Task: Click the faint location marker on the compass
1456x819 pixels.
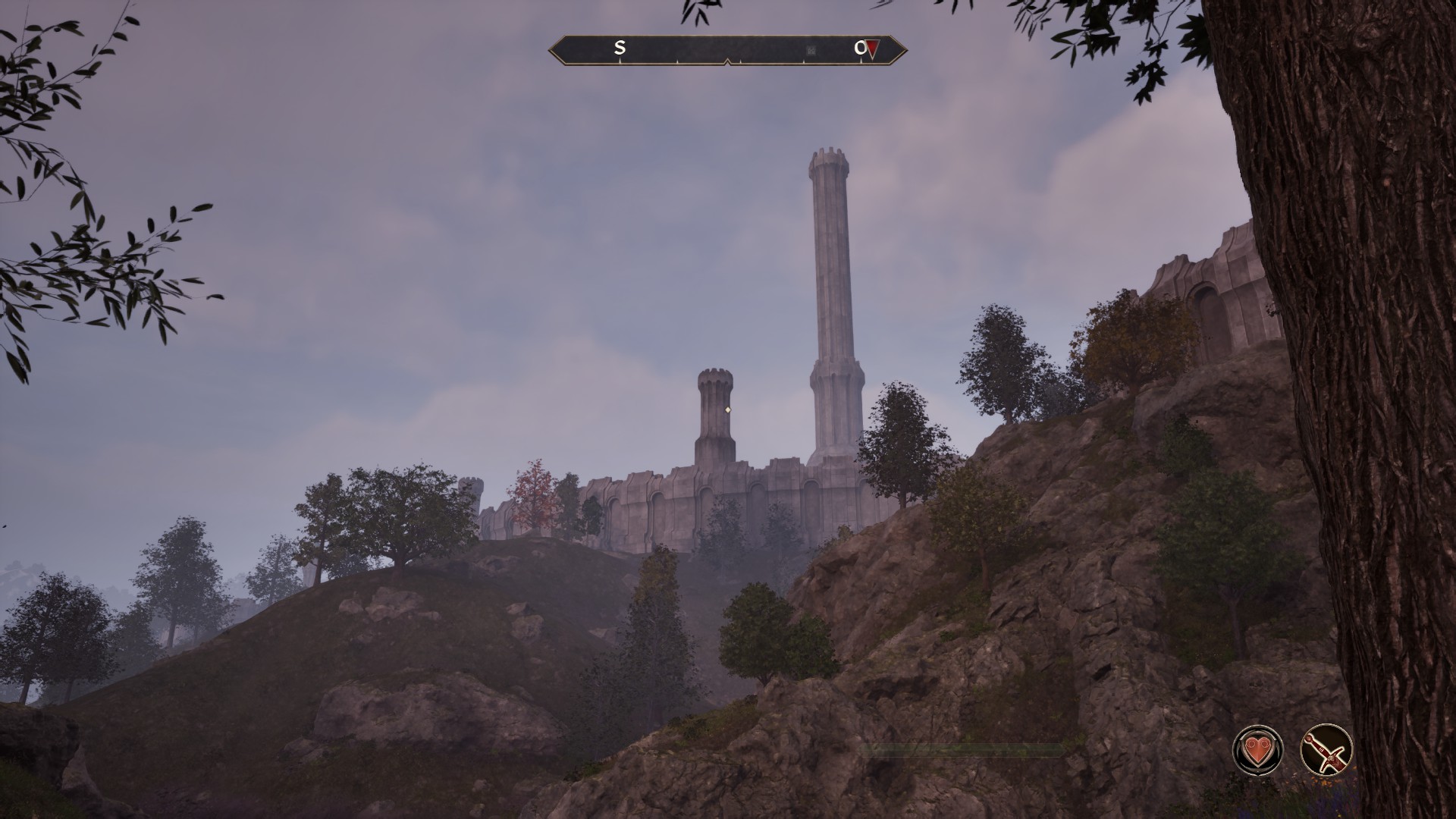Action: [811, 51]
